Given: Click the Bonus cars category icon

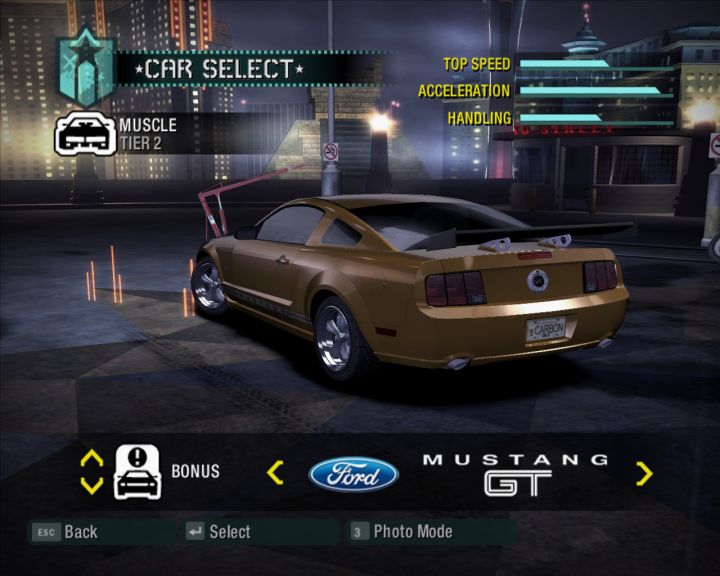Looking at the screenshot, I should (138, 472).
